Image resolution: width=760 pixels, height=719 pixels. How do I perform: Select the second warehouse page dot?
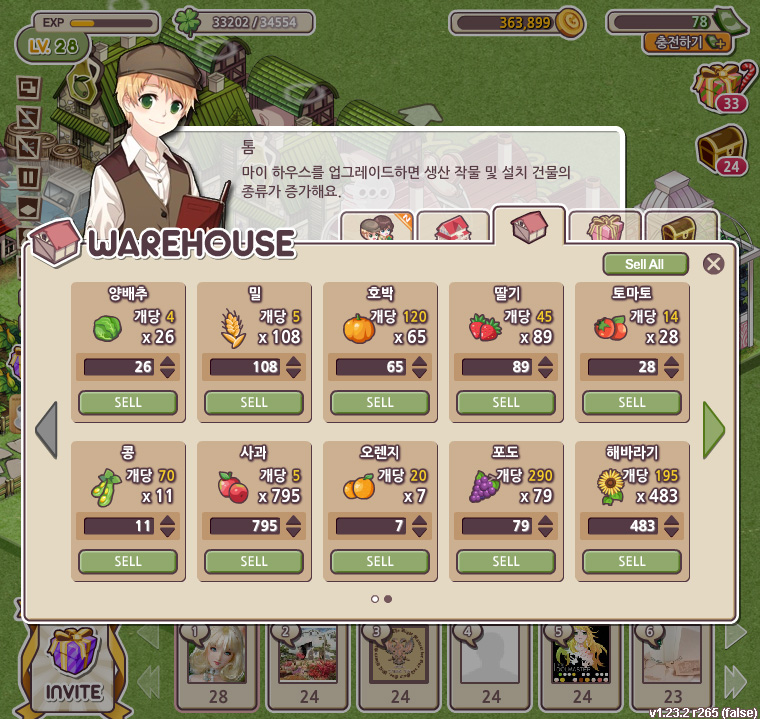(388, 599)
